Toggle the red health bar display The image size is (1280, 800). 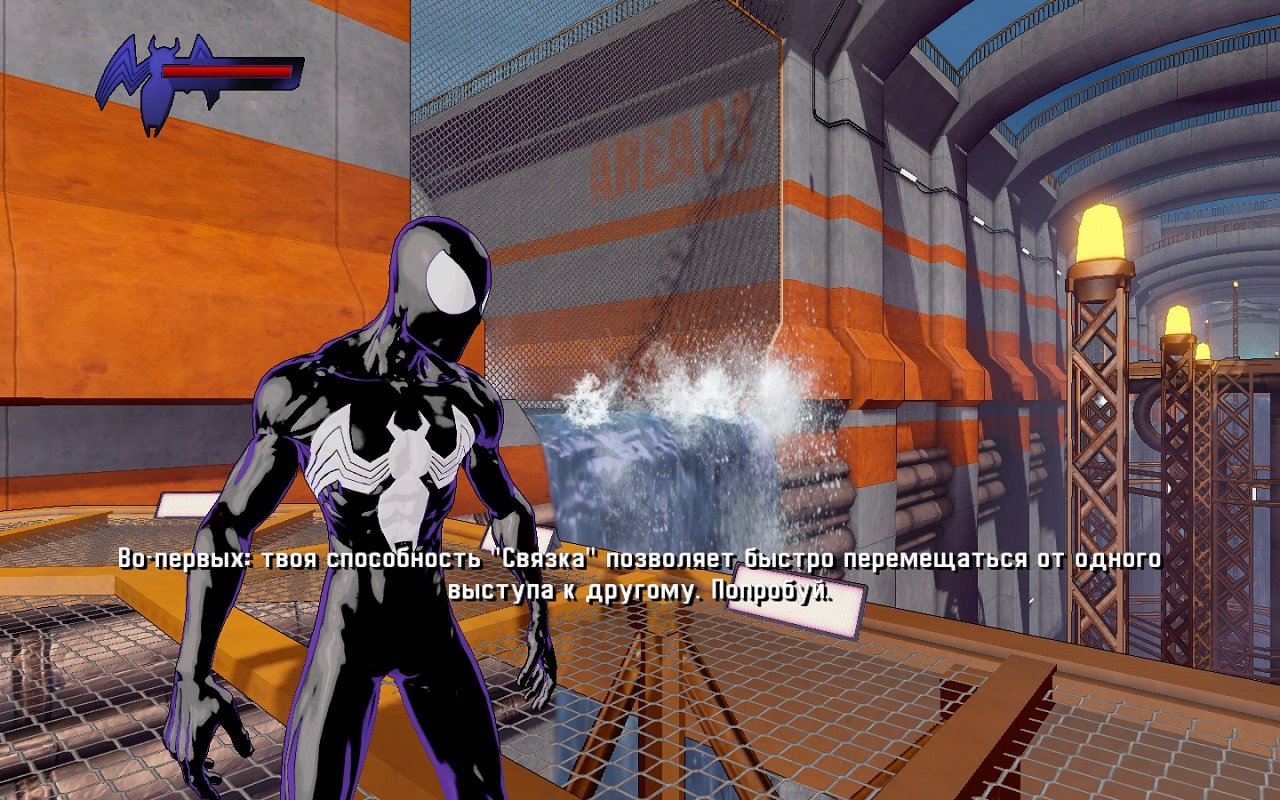point(225,72)
